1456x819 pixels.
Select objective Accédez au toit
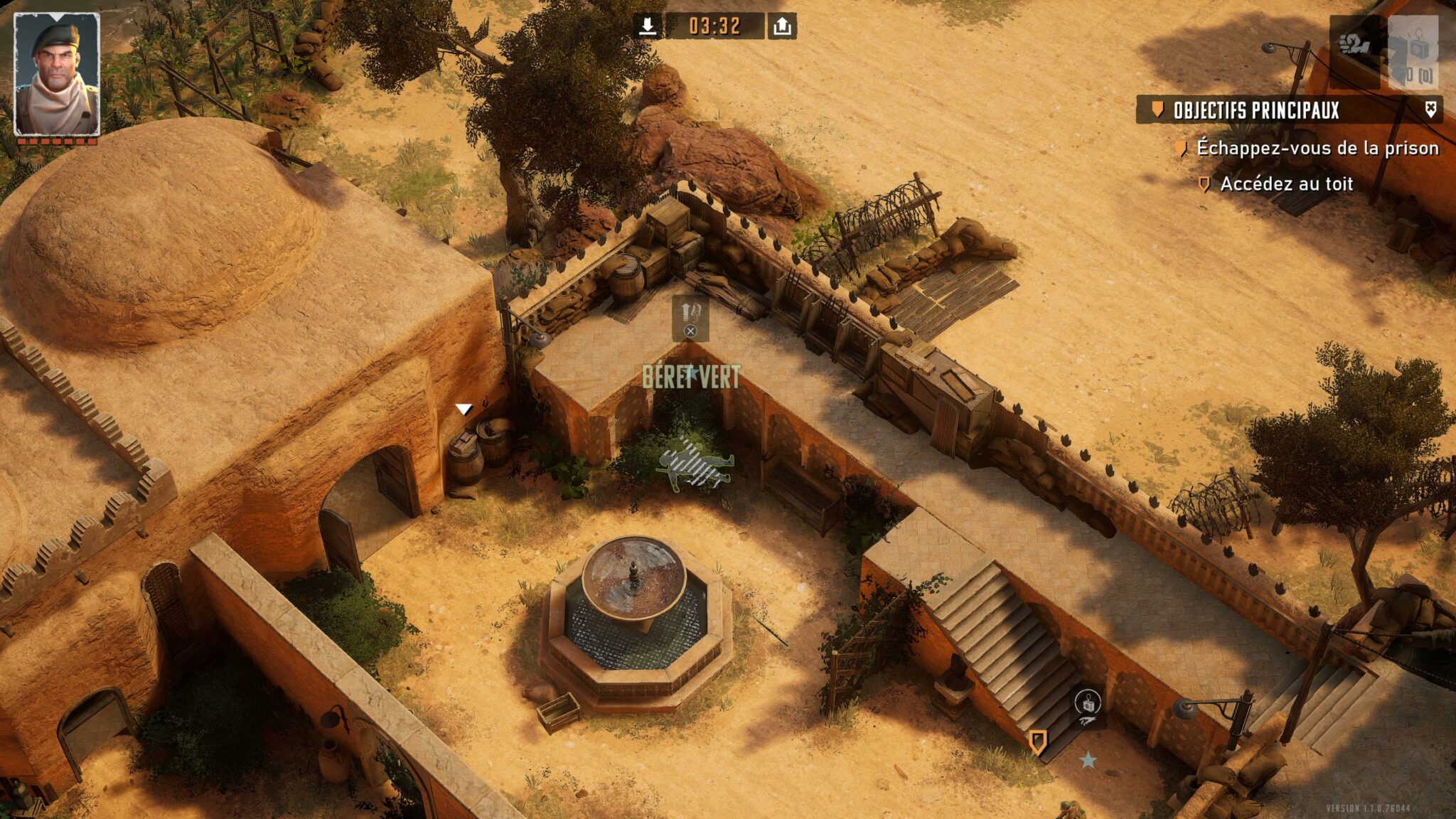point(1286,184)
